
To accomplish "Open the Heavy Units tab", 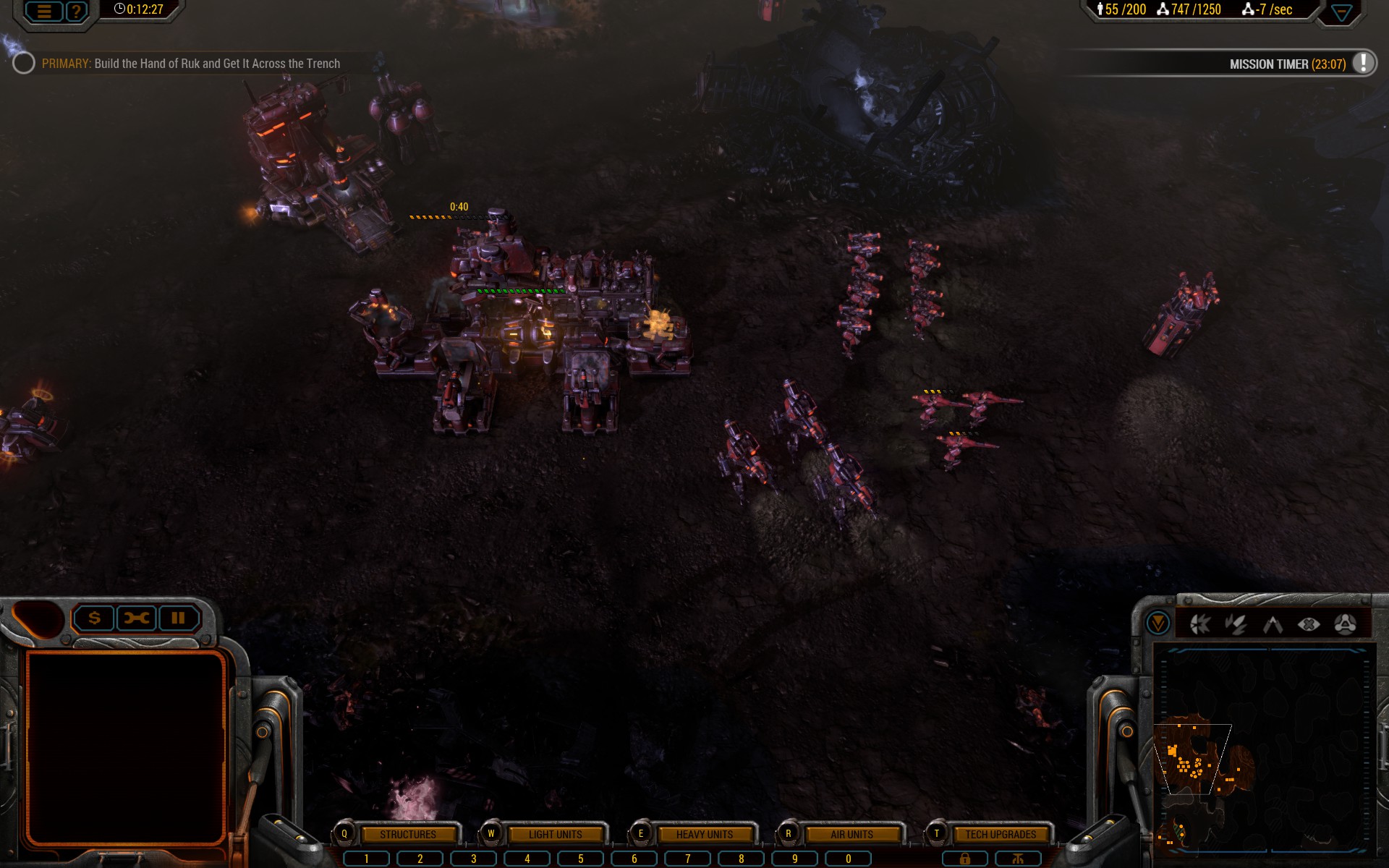I will (704, 834).
